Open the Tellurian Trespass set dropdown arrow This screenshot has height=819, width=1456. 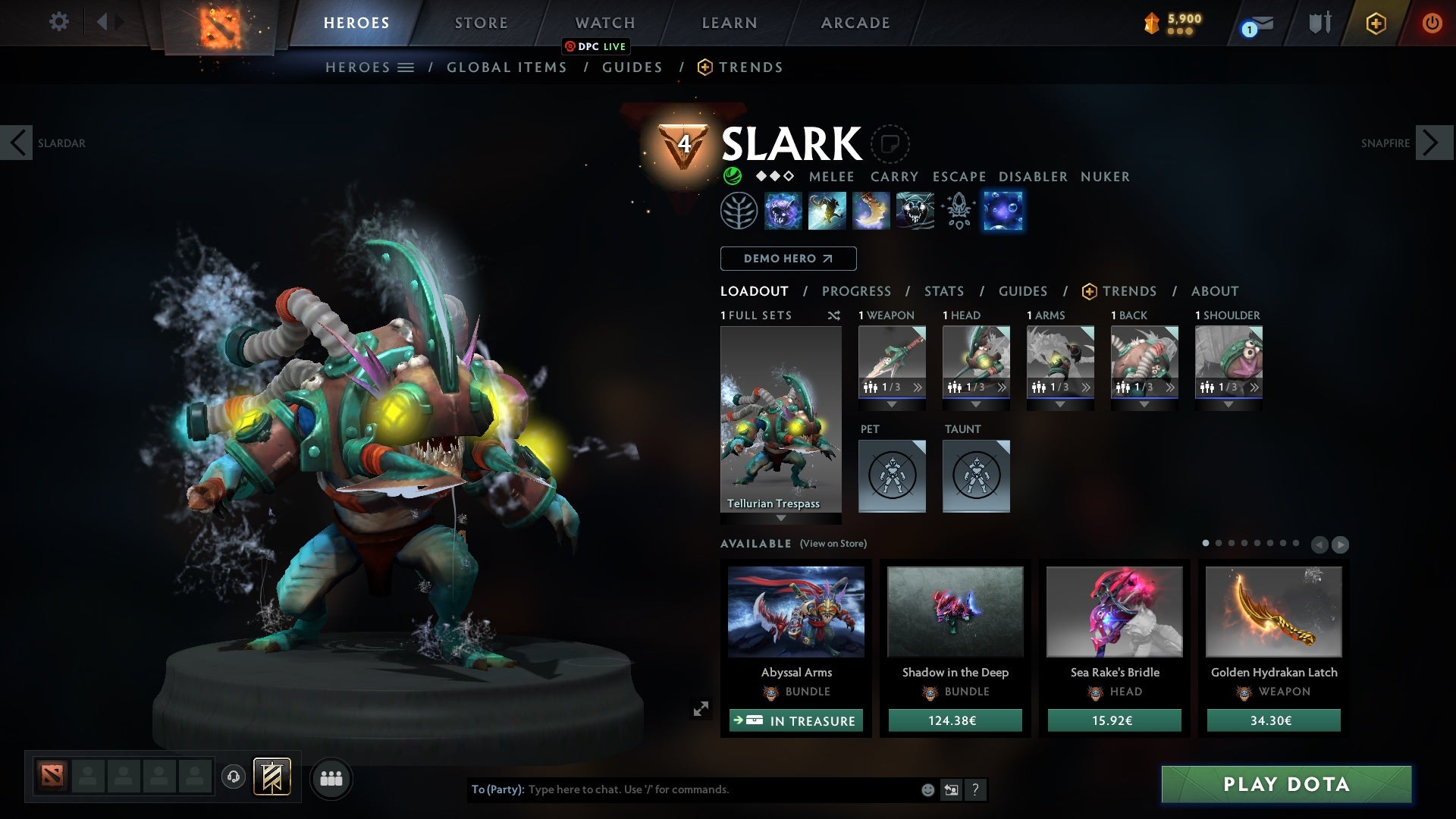click(781, 519)
